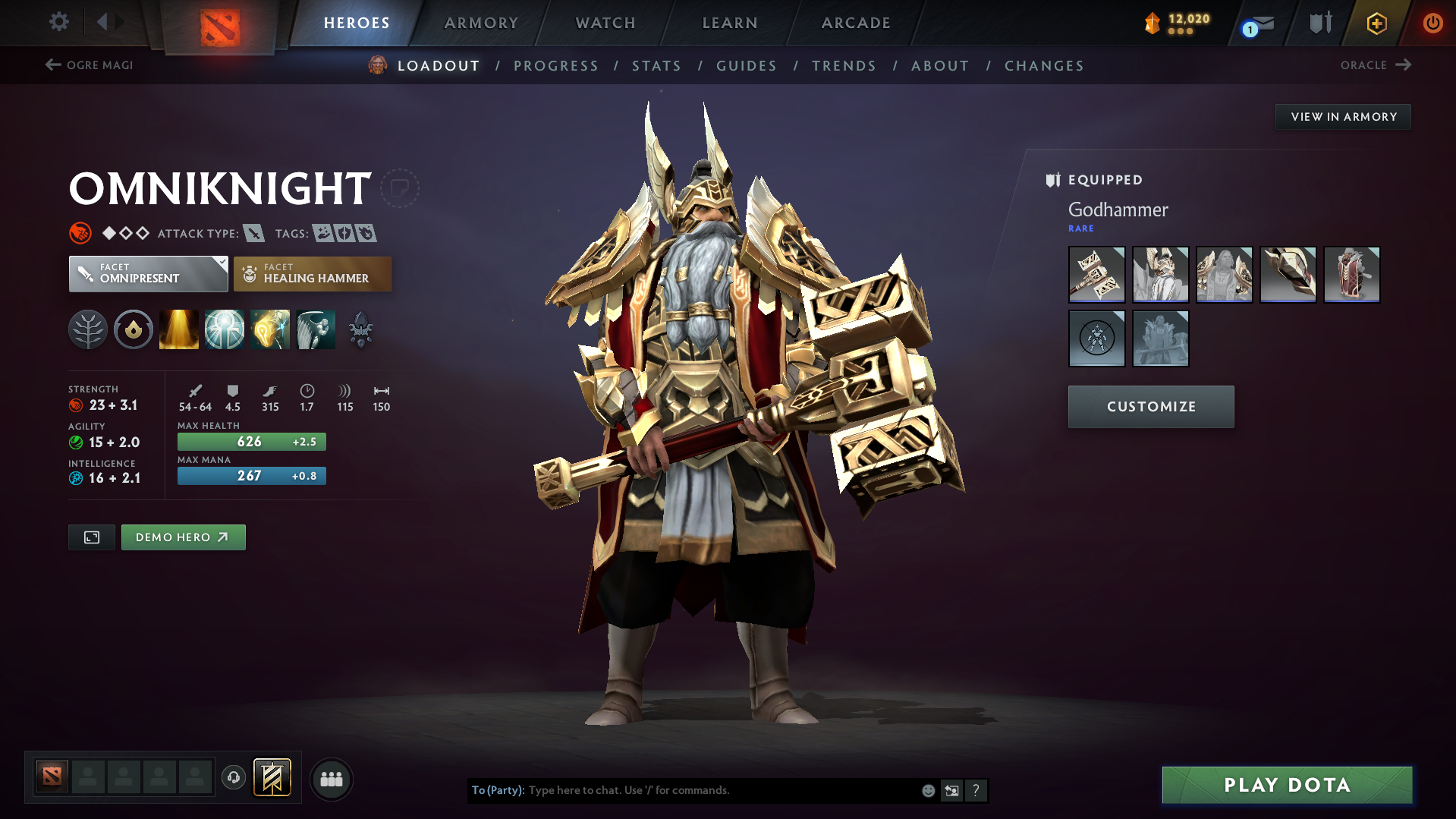This screenshot has width=1456, height=819.
Task: Open the emoticon picker in chat bar
Action: tap(927, 790)
